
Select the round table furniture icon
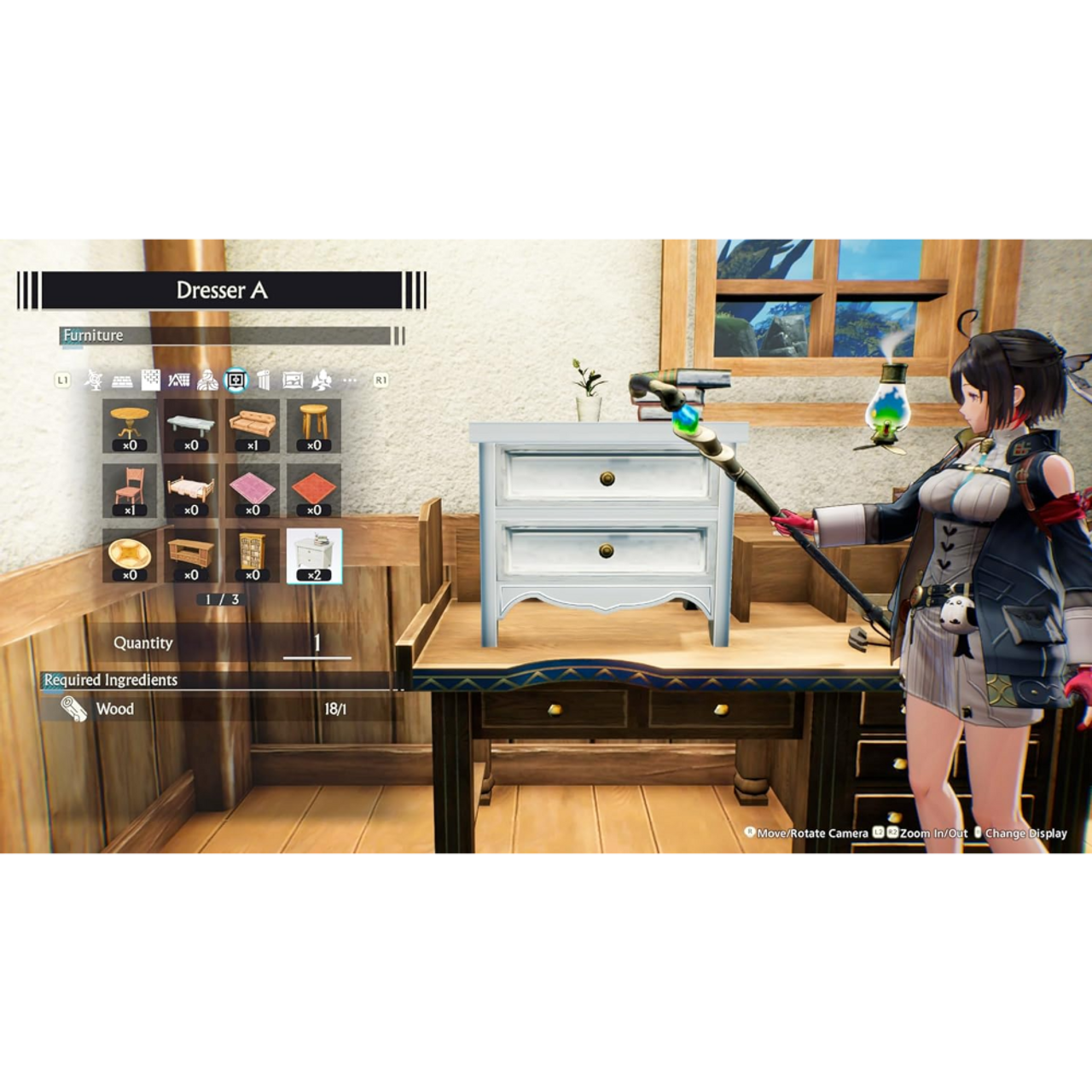[x=129, y=423]
